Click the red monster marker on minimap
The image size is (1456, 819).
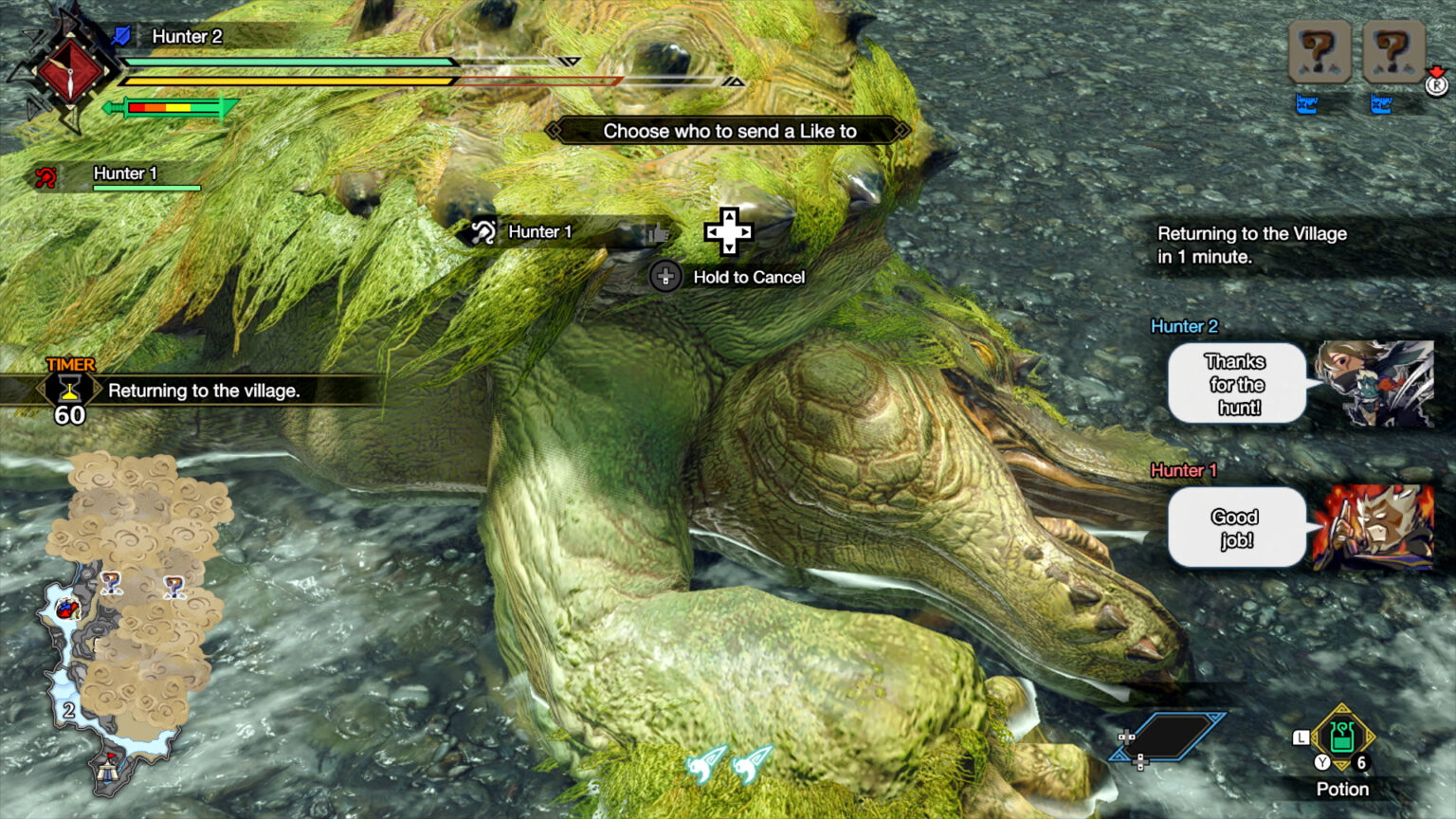coord(66,610)
